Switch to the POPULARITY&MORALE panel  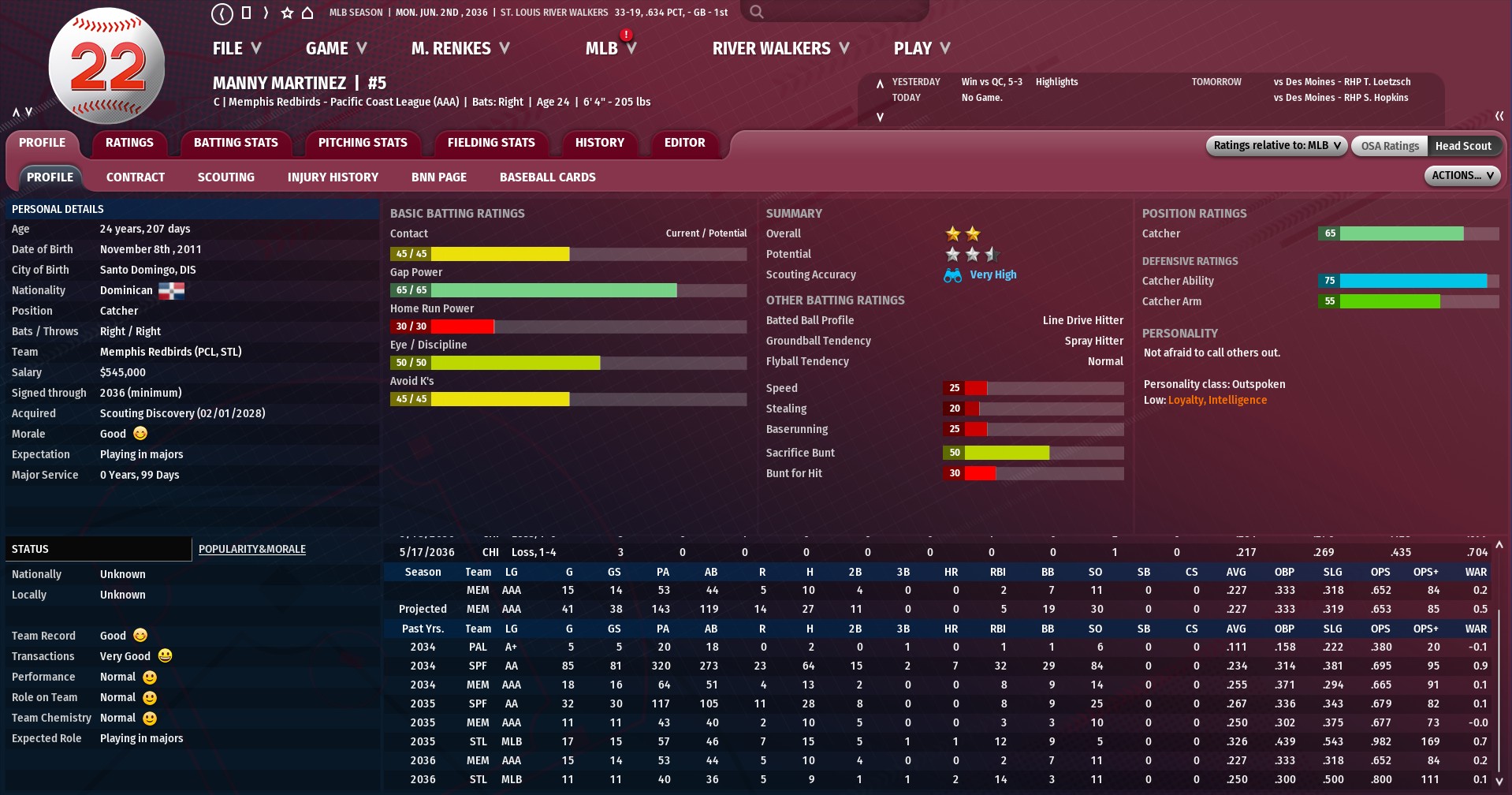point(251,549)
